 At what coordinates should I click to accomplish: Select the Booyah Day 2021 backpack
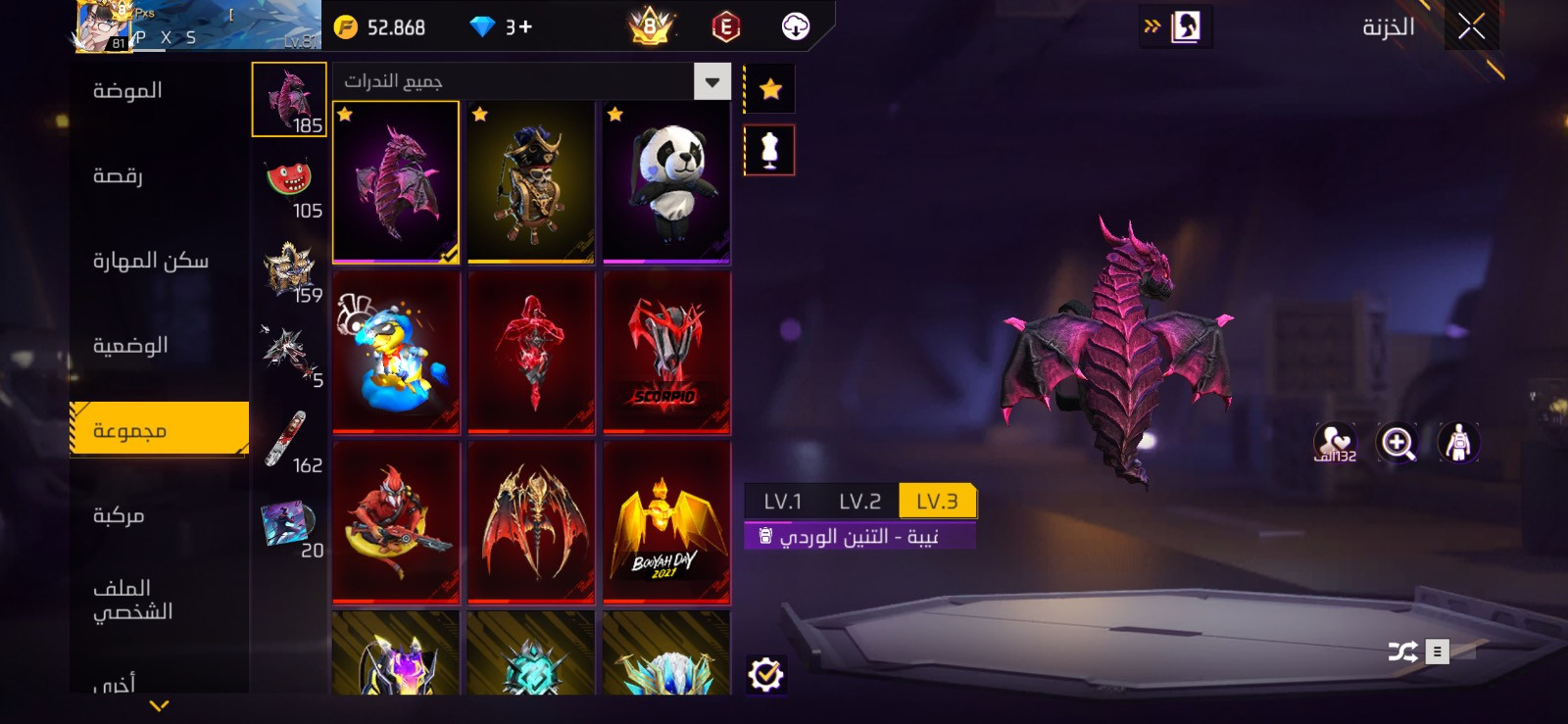(666, 522)
